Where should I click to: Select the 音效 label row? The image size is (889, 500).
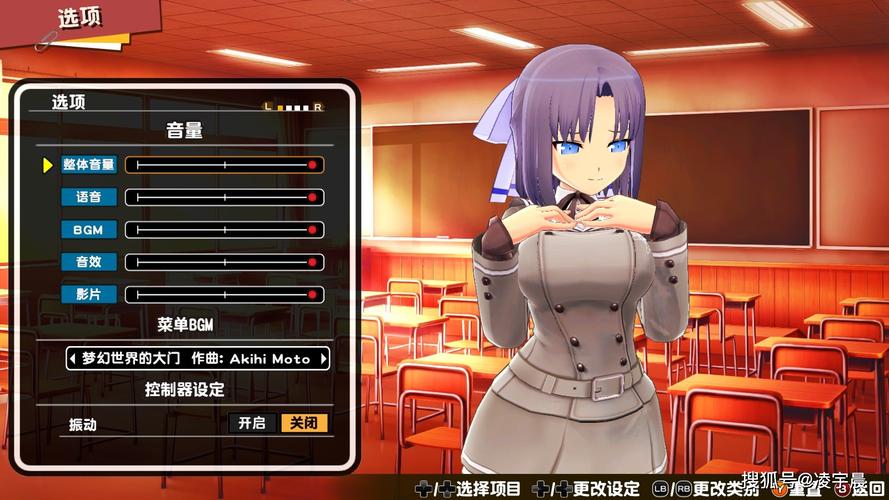click(x=89, y=262)
